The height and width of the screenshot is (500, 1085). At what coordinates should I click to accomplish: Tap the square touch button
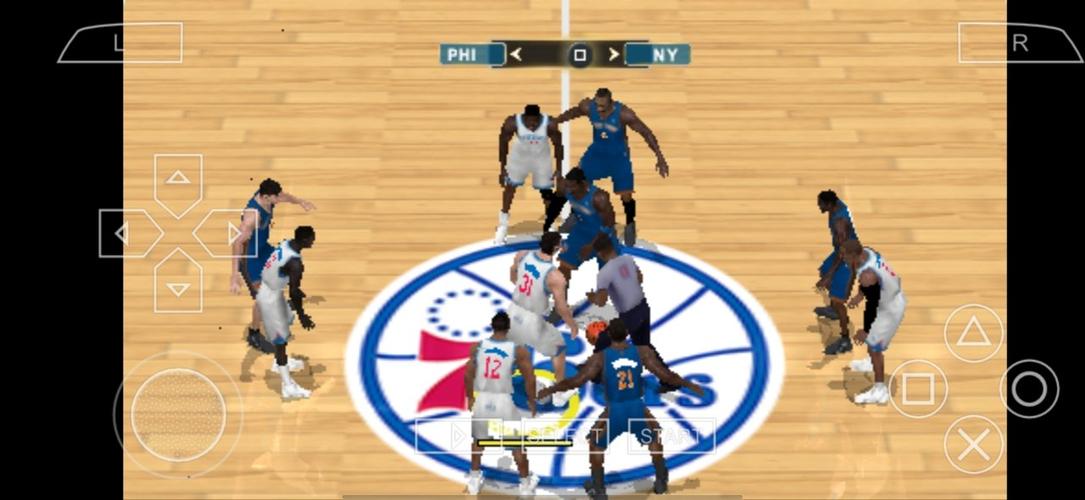point(918,389)
